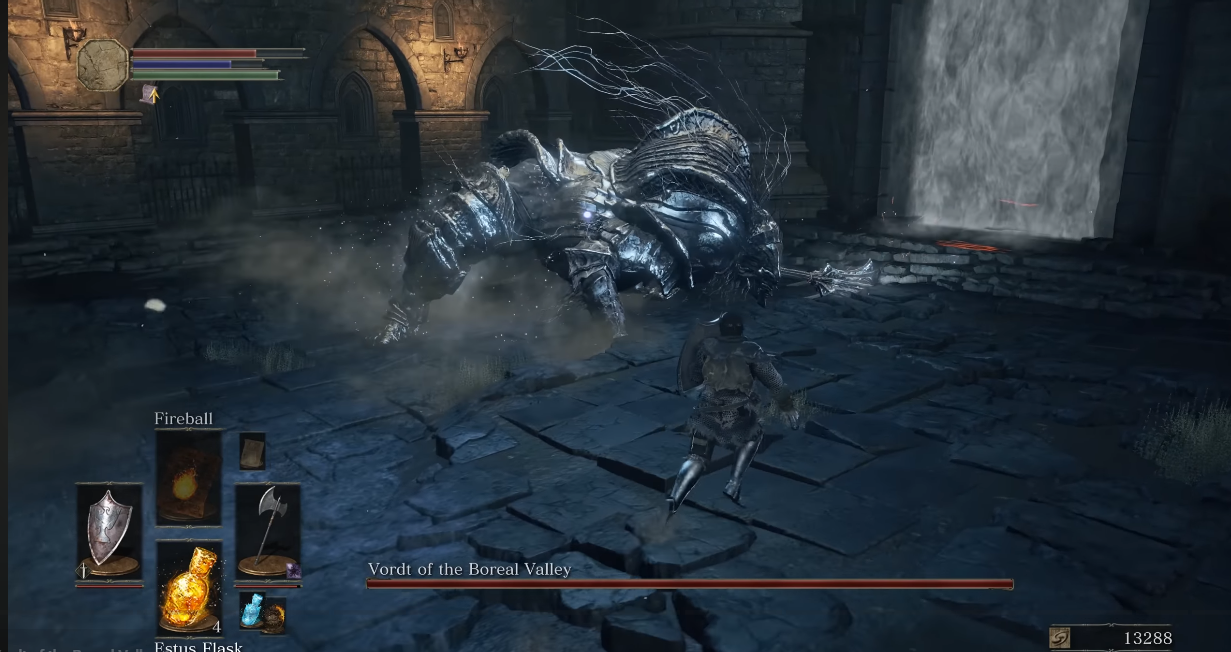Click the stone octagon emblem by the health bar

(103, 63)
